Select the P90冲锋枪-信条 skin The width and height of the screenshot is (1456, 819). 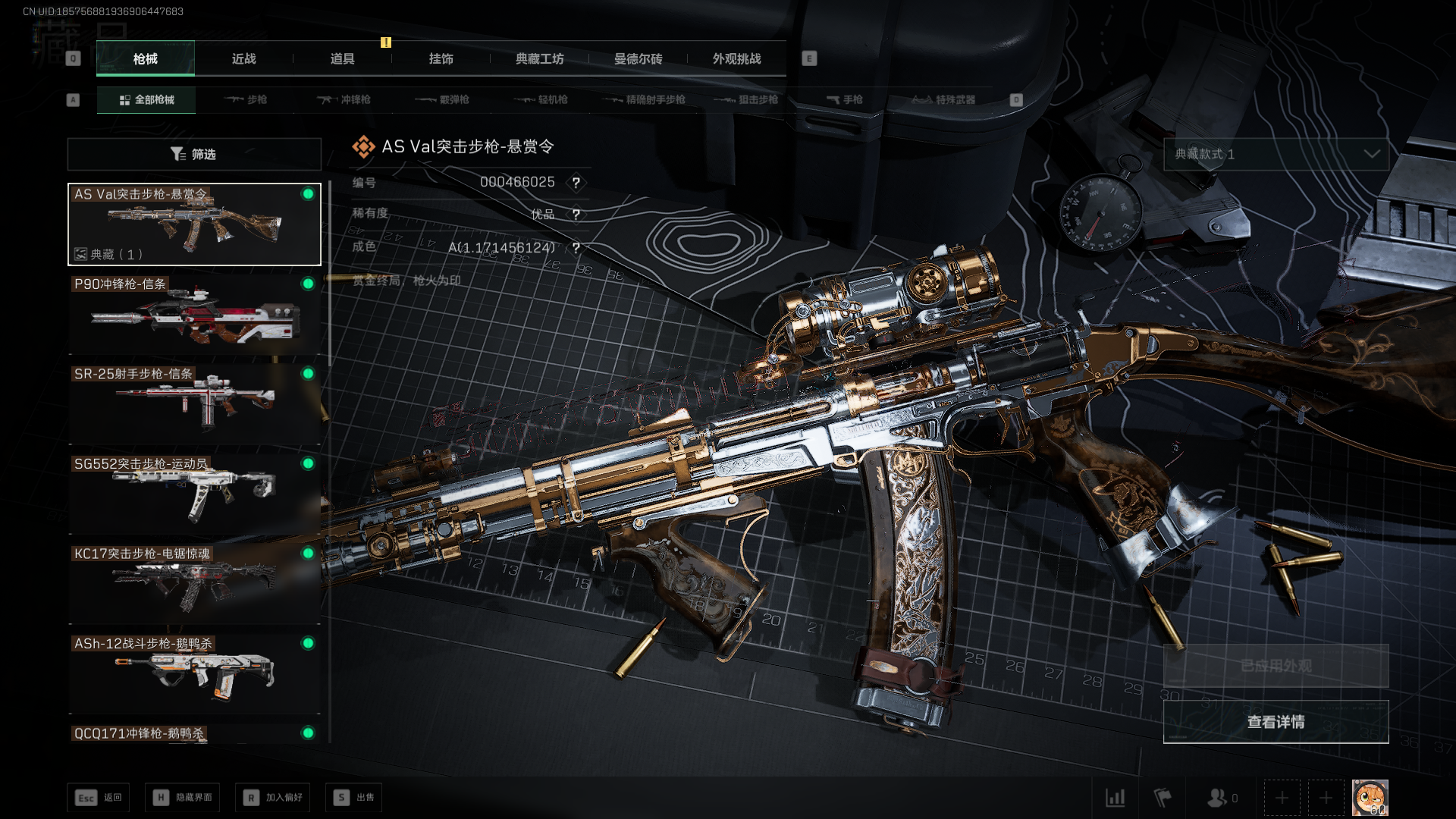click(194, 315)
